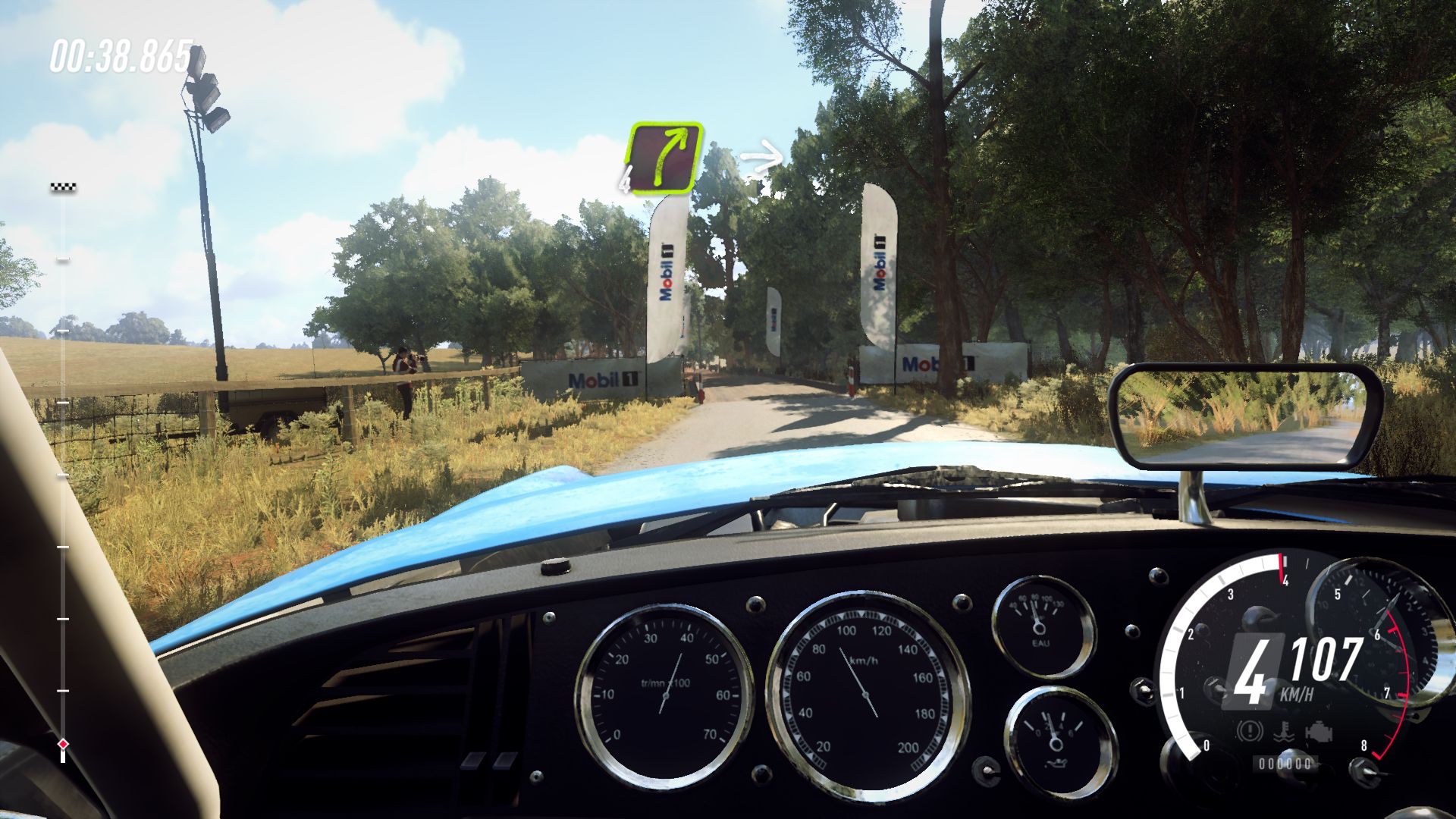Click the checkered flag on the stage progress bar
The image size is (1456, 819).
pos(63,187)
